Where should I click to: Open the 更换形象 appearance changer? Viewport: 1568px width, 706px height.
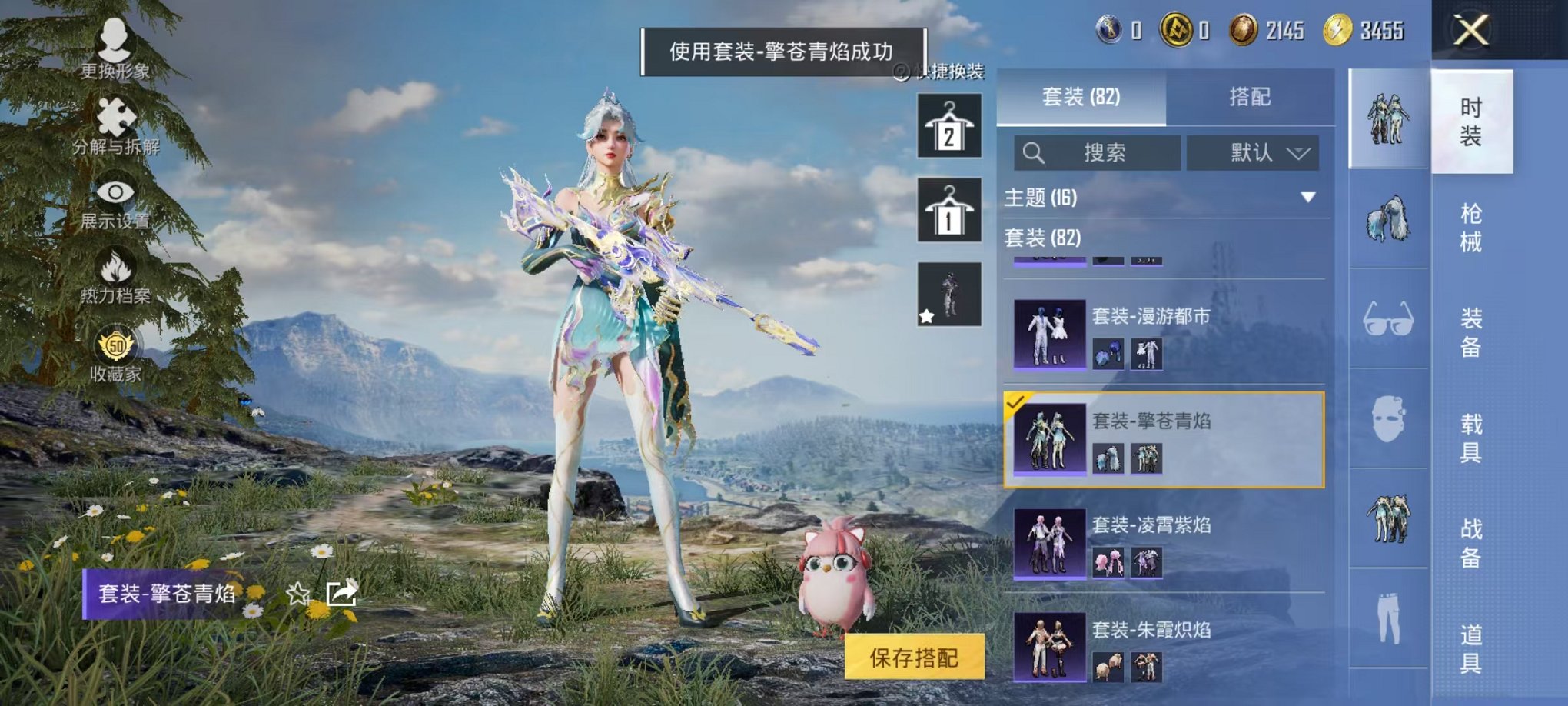click(114, 46)
